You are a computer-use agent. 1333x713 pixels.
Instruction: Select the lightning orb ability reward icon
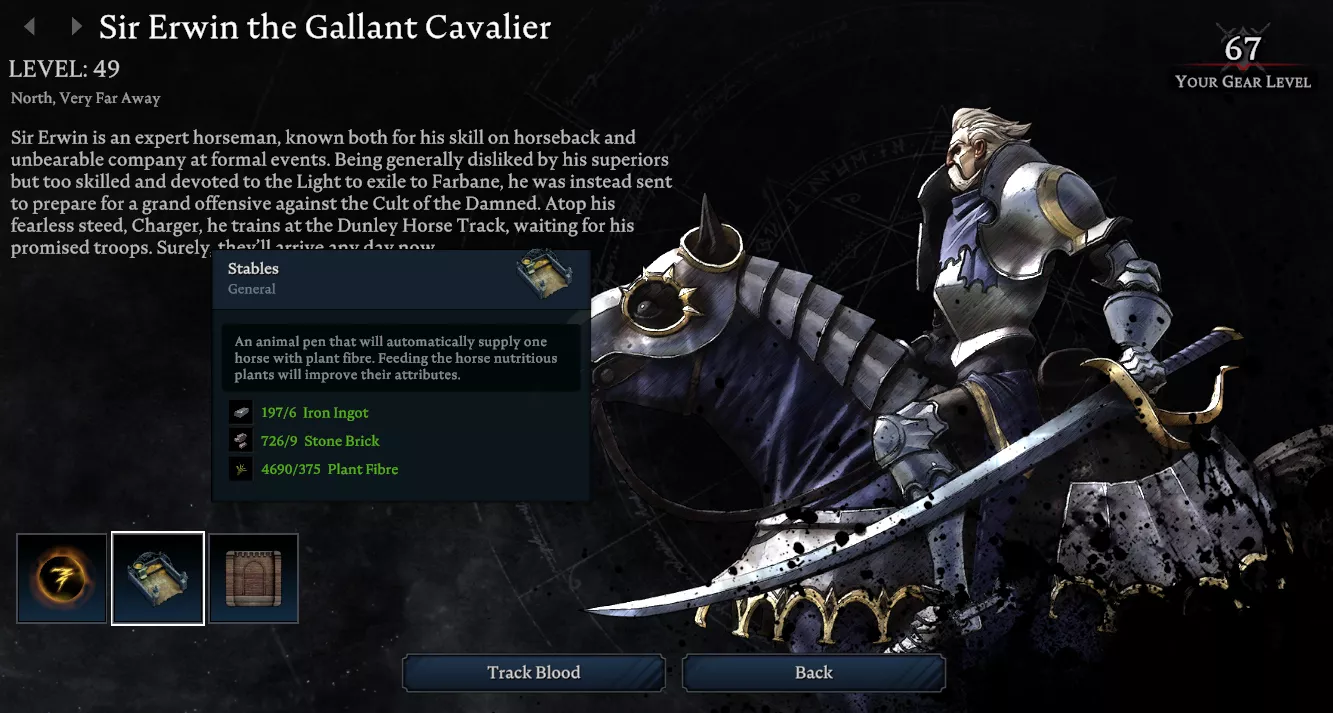click(62, 578)
